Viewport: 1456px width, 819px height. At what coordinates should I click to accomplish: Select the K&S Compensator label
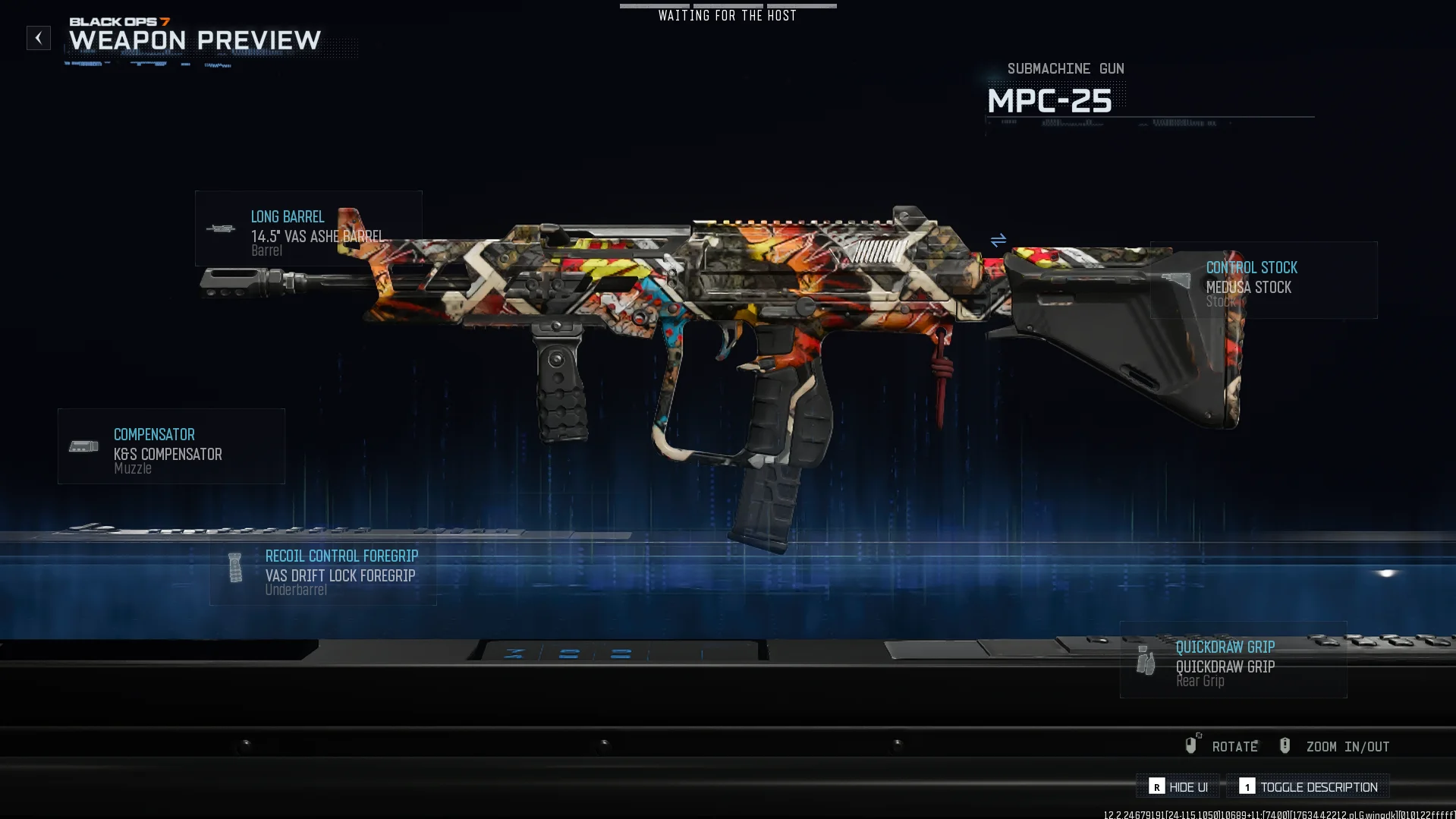167,454
